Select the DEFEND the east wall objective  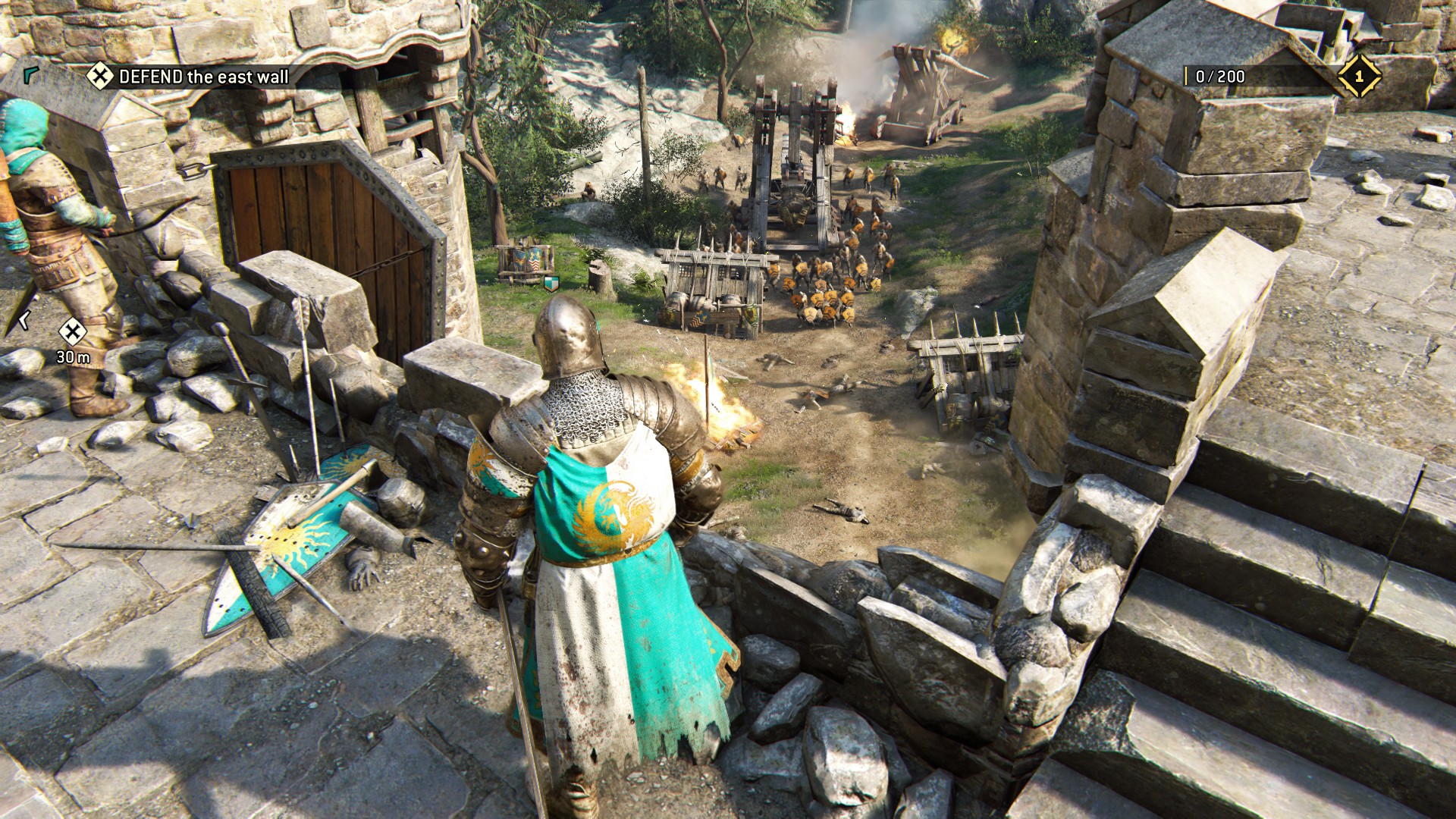(190, 77)
